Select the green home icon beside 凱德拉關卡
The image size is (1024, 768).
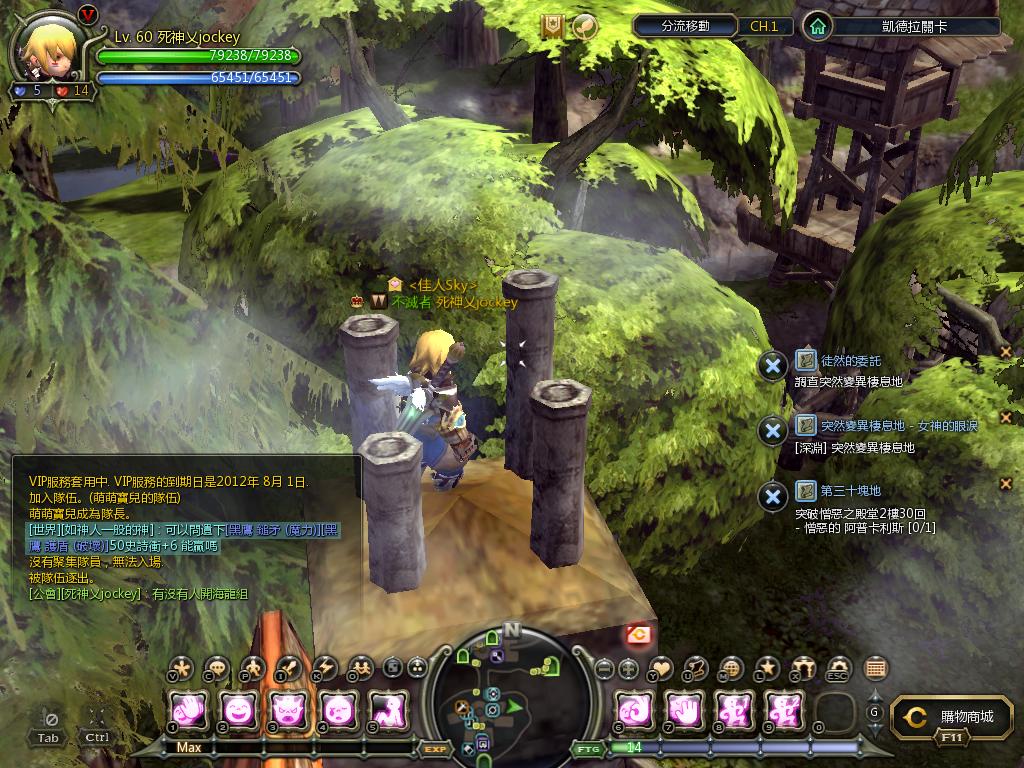[x=818, y=26]
